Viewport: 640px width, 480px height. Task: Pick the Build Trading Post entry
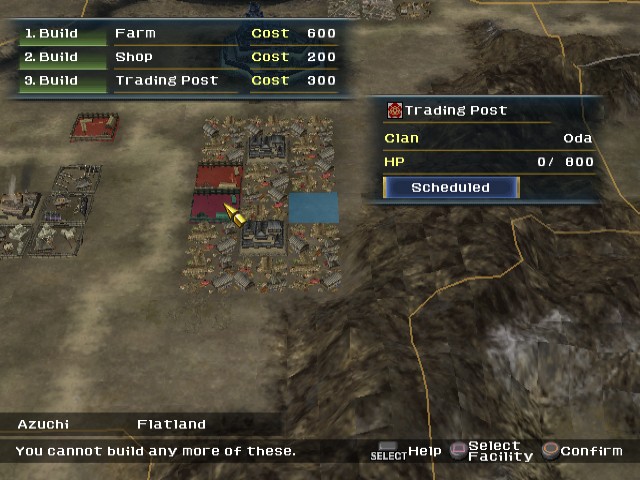coord(180,81)
